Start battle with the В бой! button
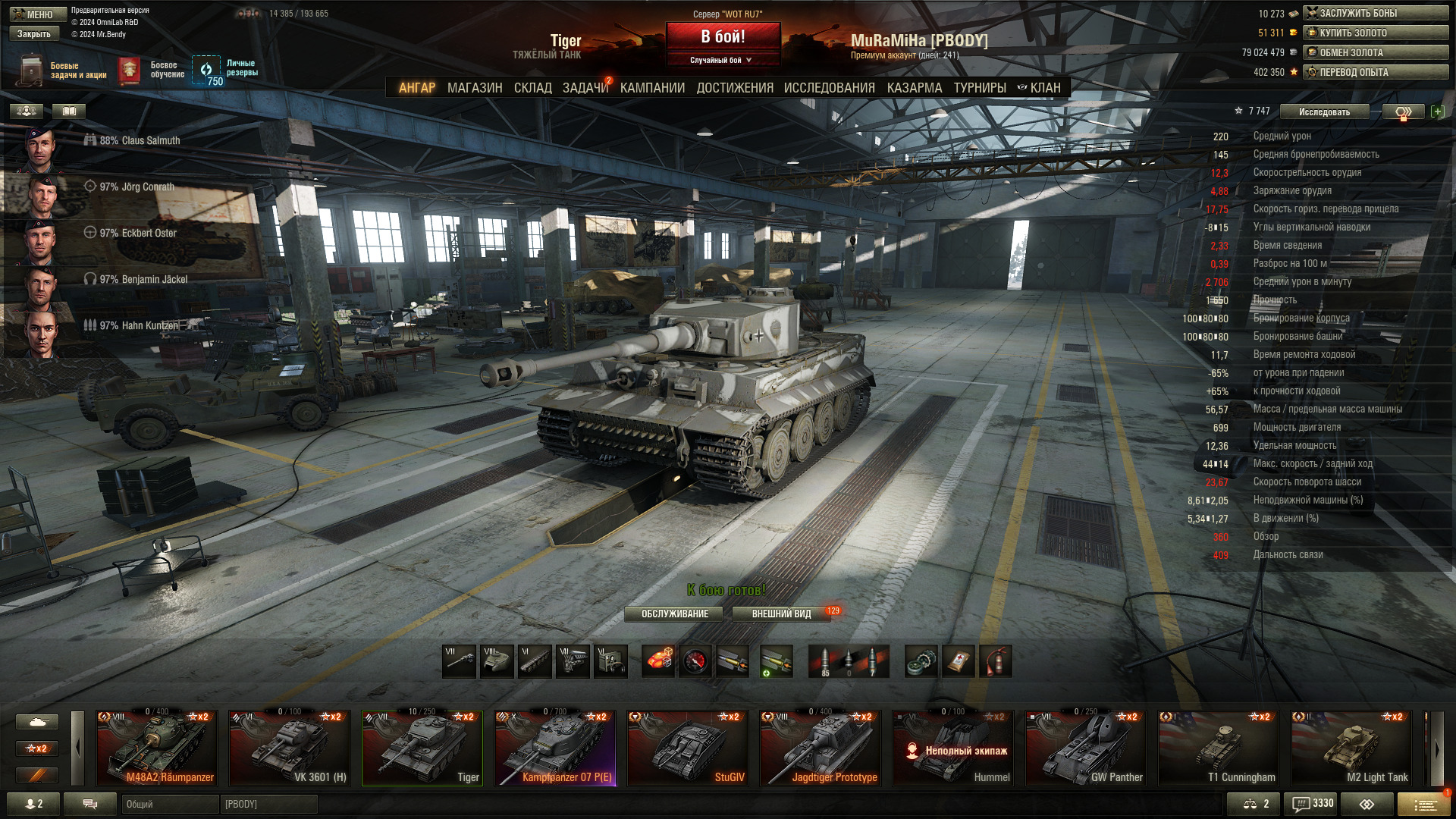Screen dimensions: 1456x819 point(723,36)
